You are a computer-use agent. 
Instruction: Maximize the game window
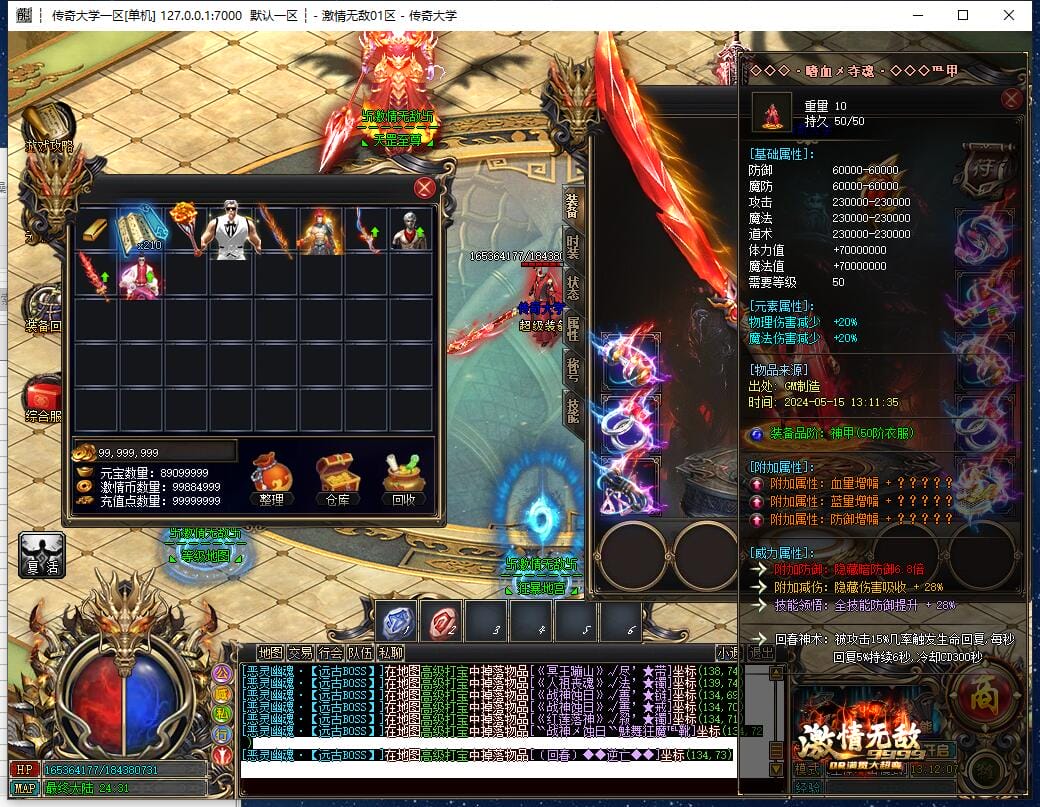pos(963,15)
